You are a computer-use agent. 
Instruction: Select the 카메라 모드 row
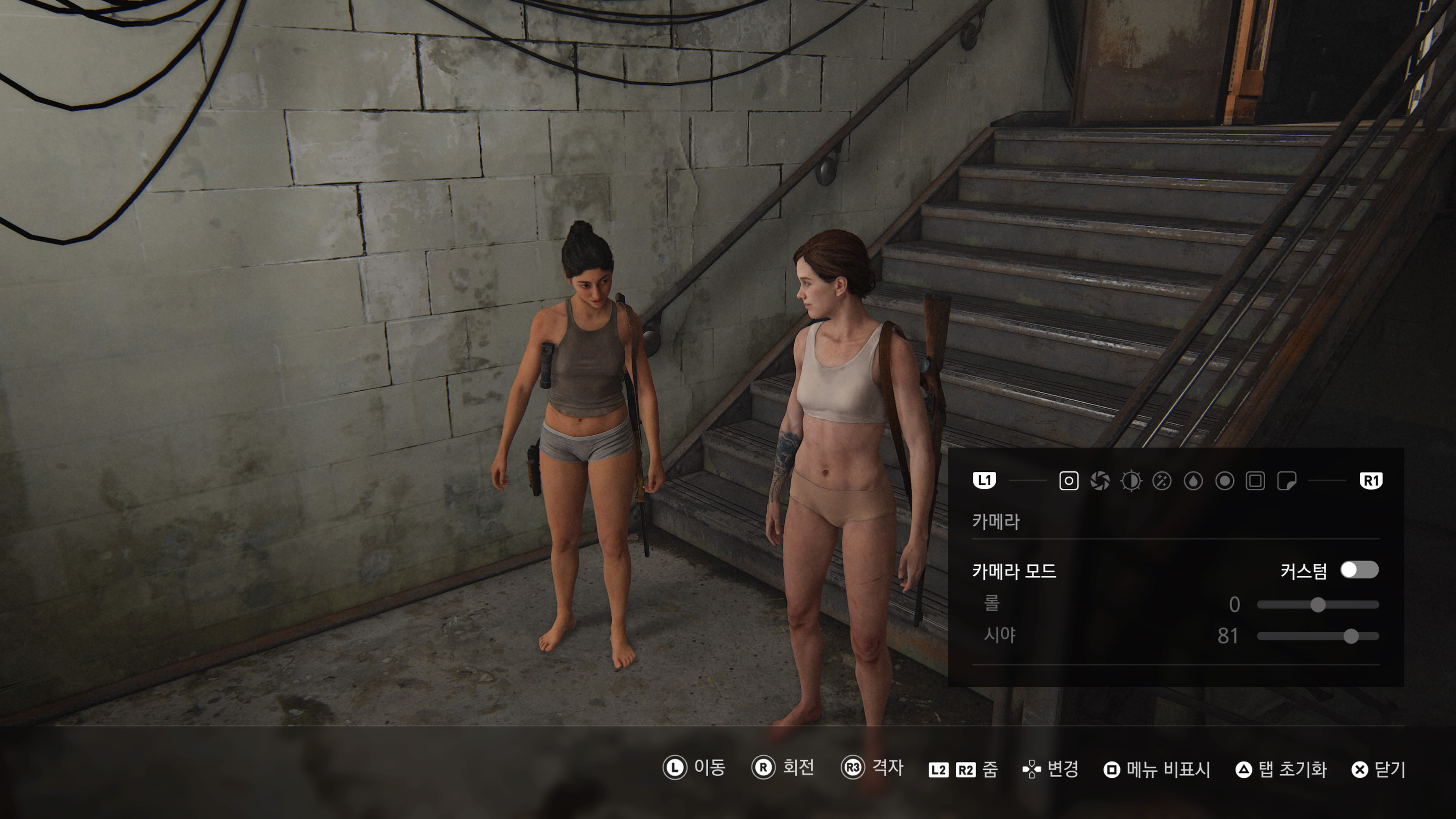click(x=1014, y=571)
